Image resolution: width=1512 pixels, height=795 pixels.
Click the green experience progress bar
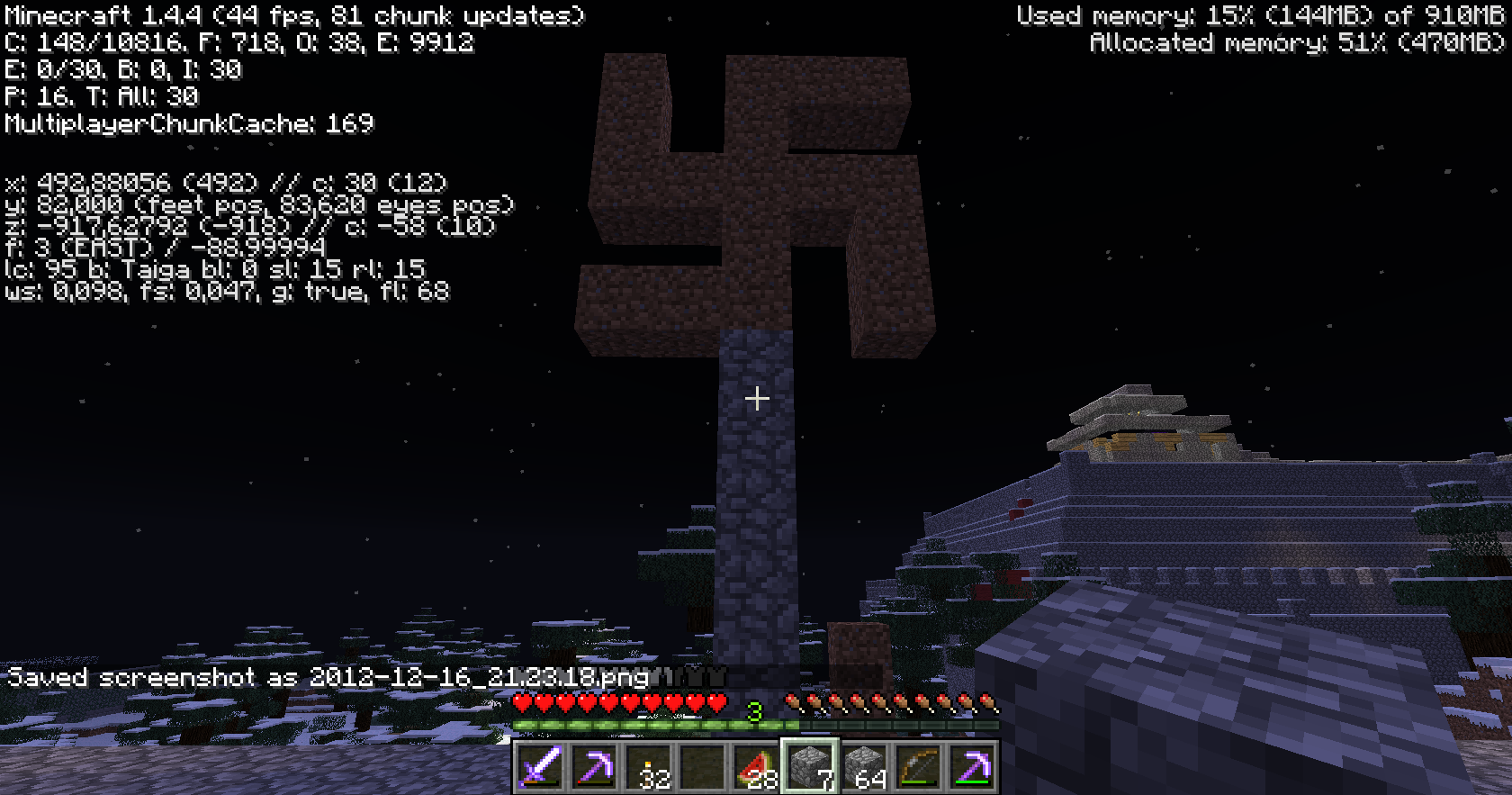click(x=630, y=722)
